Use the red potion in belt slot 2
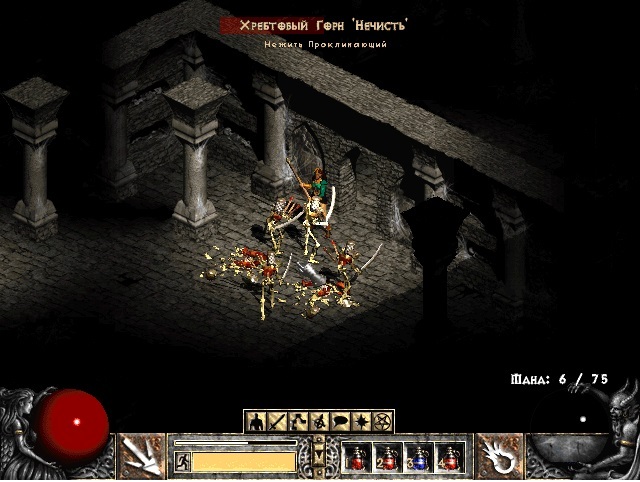 tap(388, 458)
